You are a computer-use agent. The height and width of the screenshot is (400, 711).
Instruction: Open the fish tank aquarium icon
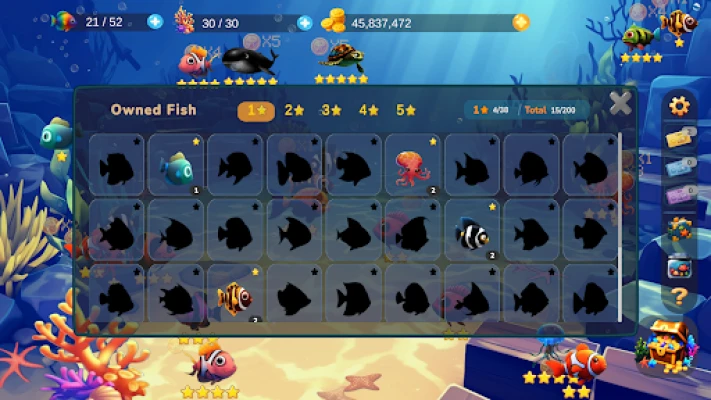(679, 267)
